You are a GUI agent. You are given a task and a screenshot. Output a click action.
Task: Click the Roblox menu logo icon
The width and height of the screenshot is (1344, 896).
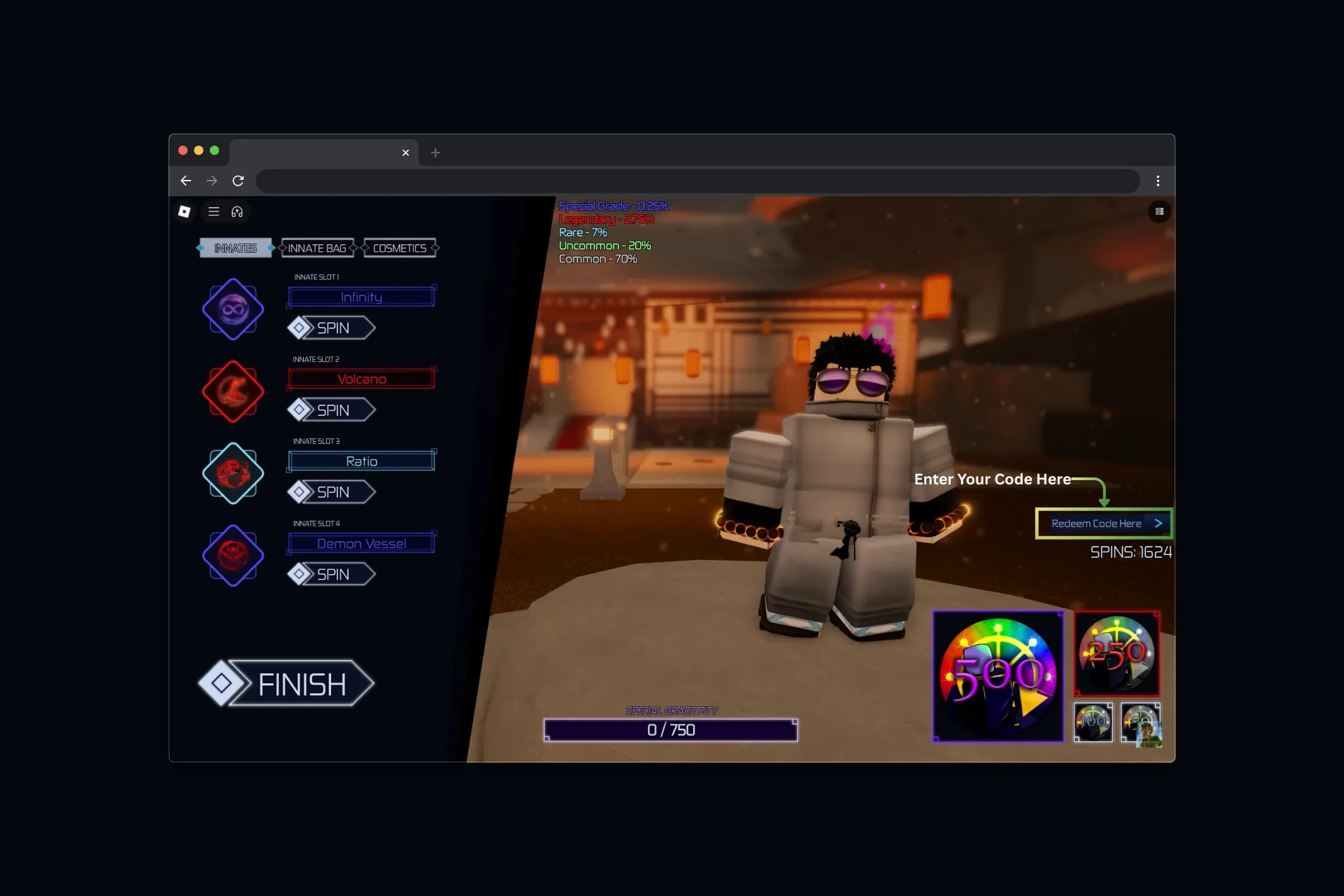click(185, 211)
